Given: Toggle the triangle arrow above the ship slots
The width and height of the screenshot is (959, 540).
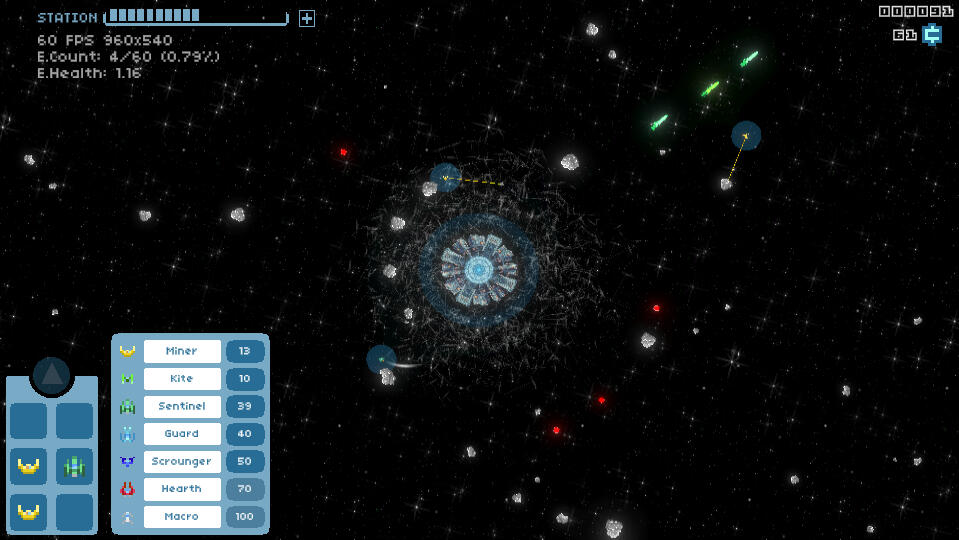Looking at the screenshot, I should pos(52,375).
